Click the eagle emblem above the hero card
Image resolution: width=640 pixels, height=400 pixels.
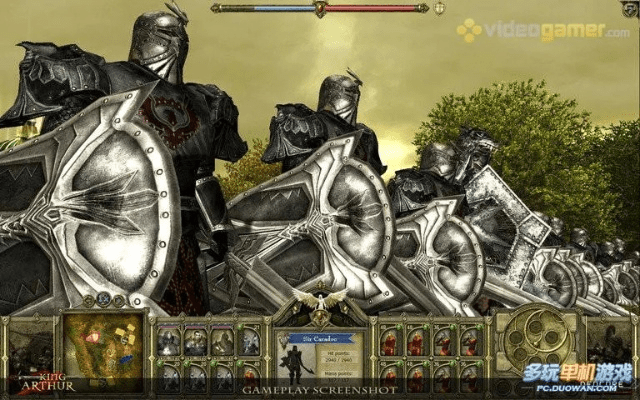point(320,303)
